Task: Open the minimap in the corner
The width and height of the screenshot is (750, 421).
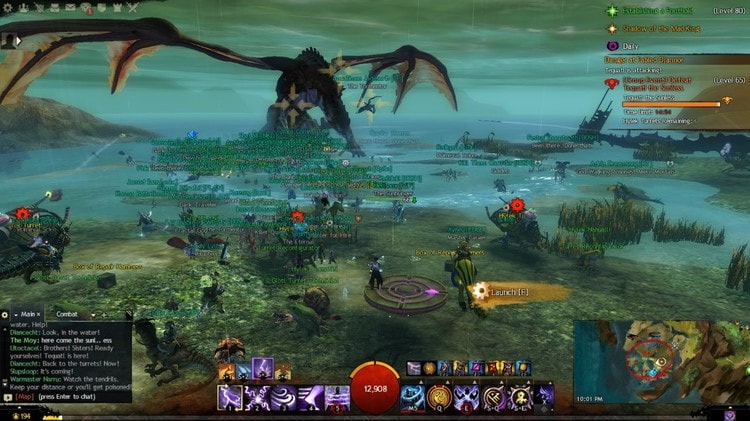Action: pyautogui.click(x=660, y=360)
